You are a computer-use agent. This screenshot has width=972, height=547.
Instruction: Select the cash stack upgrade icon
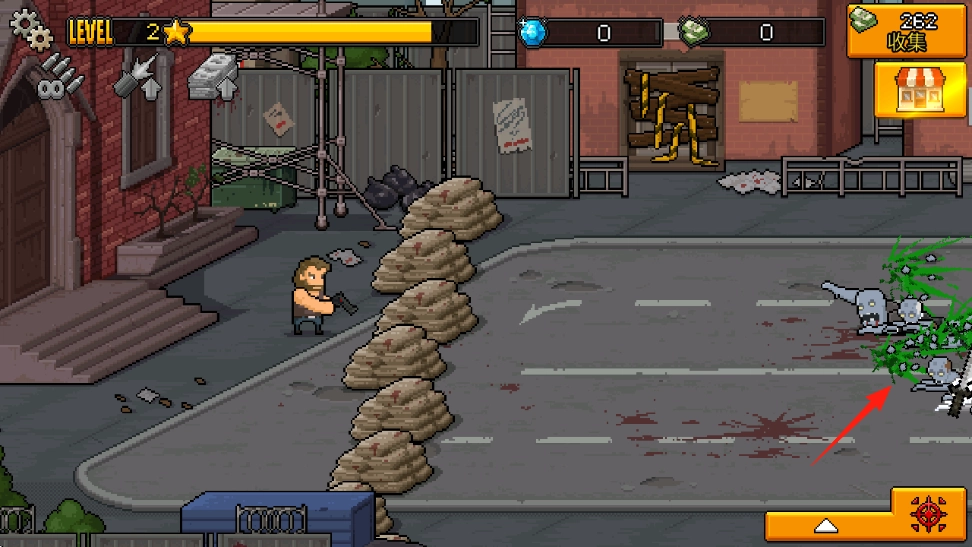click(x=213, y=76)
